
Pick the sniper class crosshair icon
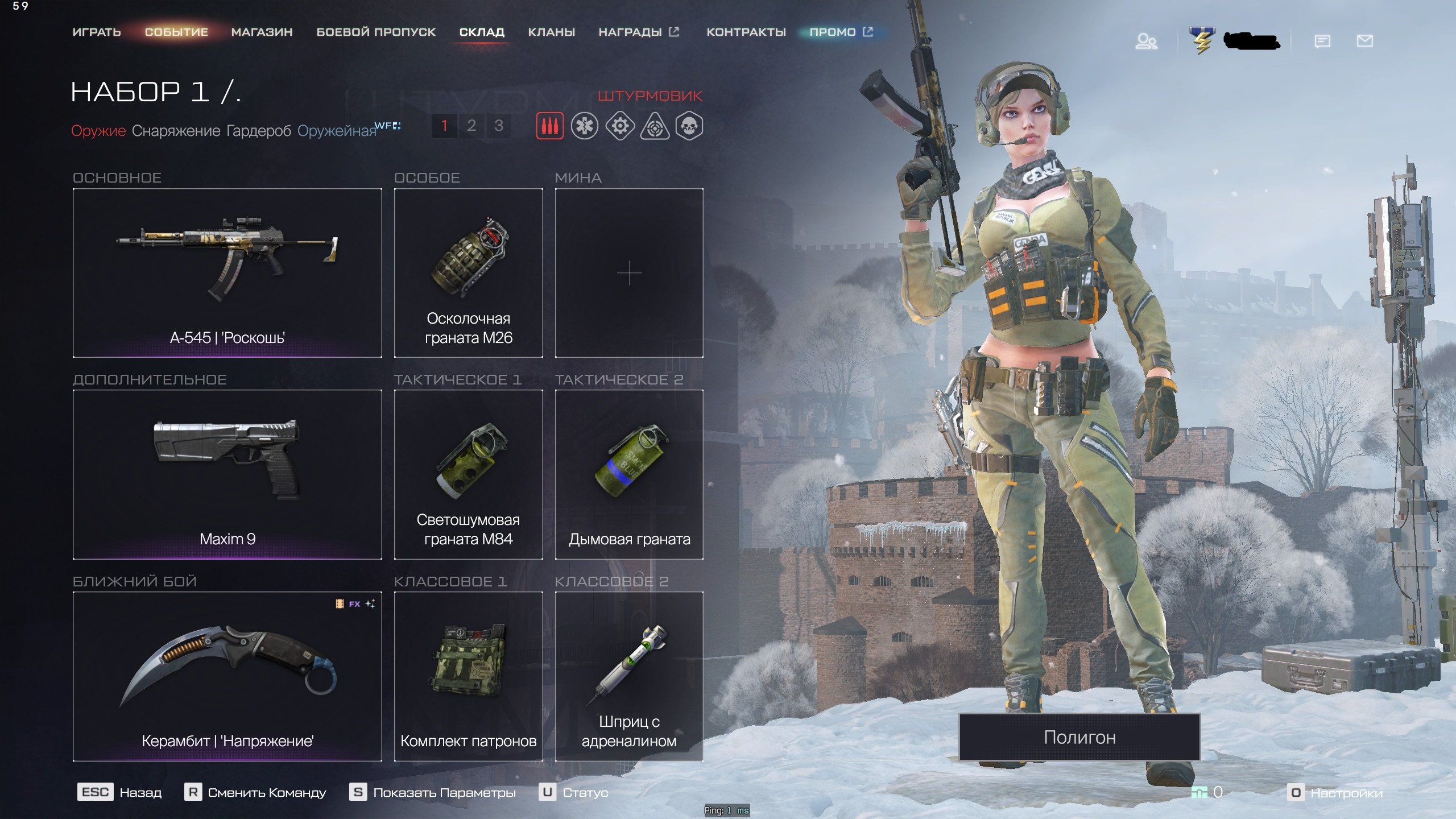[x=654, y=126]
